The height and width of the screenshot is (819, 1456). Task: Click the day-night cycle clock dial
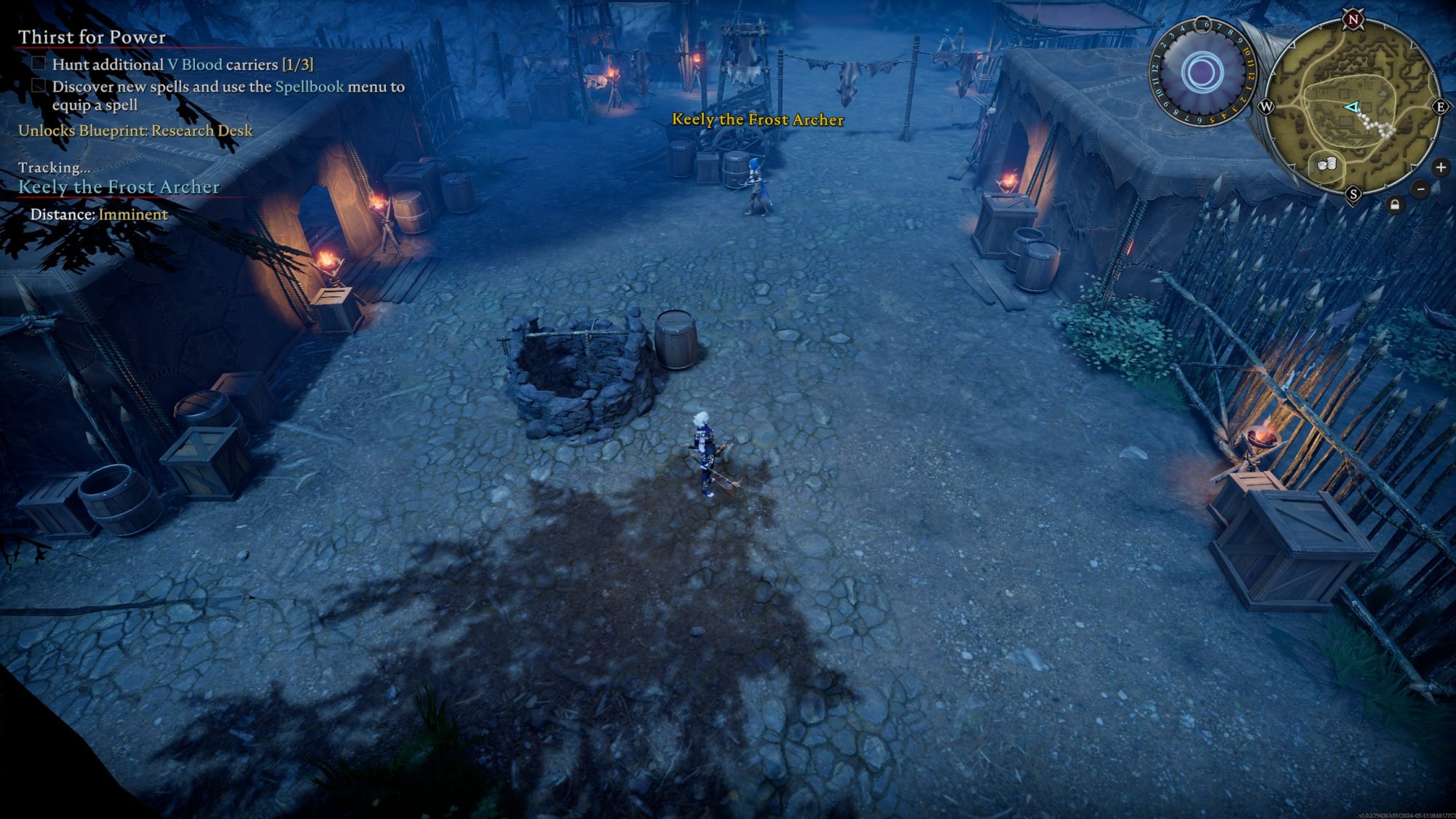pos(1201,73)
